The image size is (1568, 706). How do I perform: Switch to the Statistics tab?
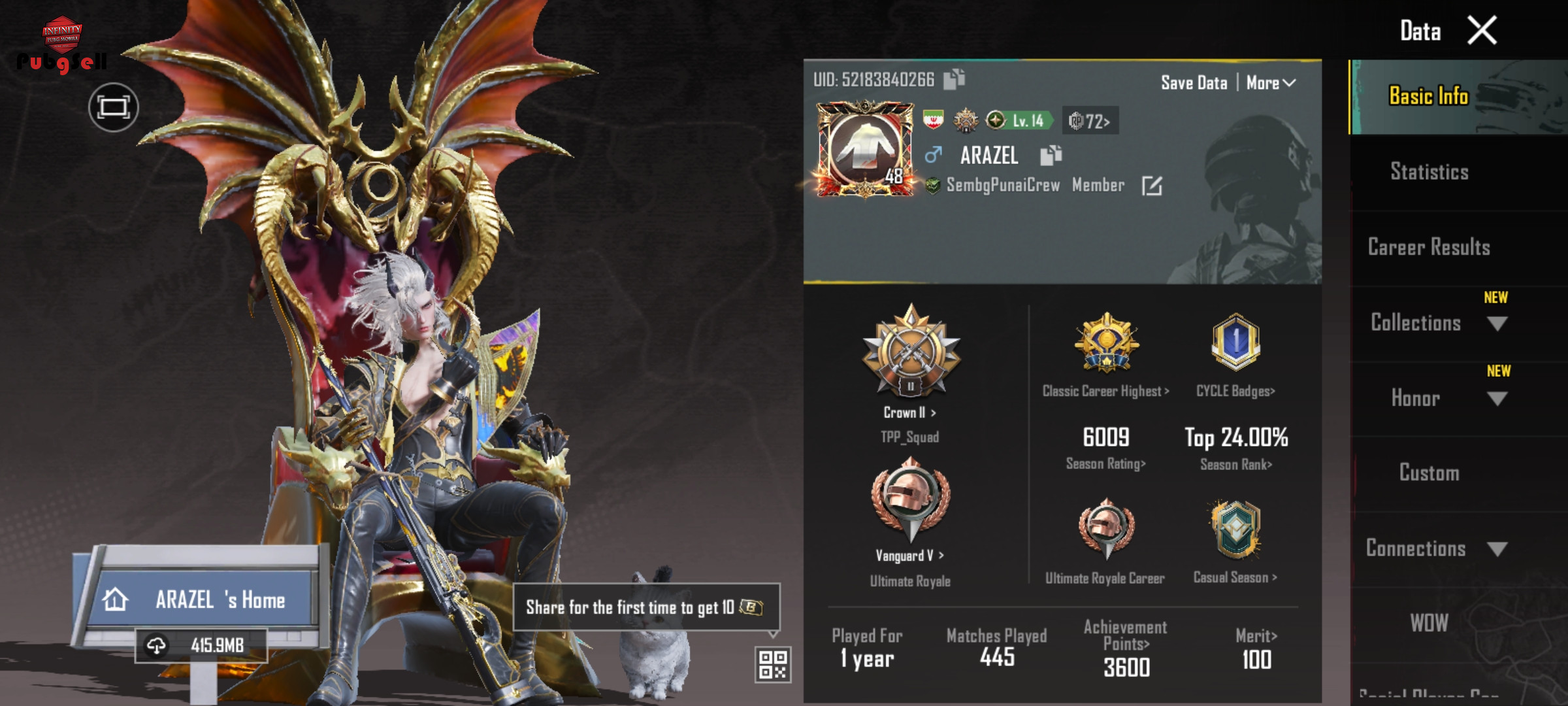point(1429,172)
